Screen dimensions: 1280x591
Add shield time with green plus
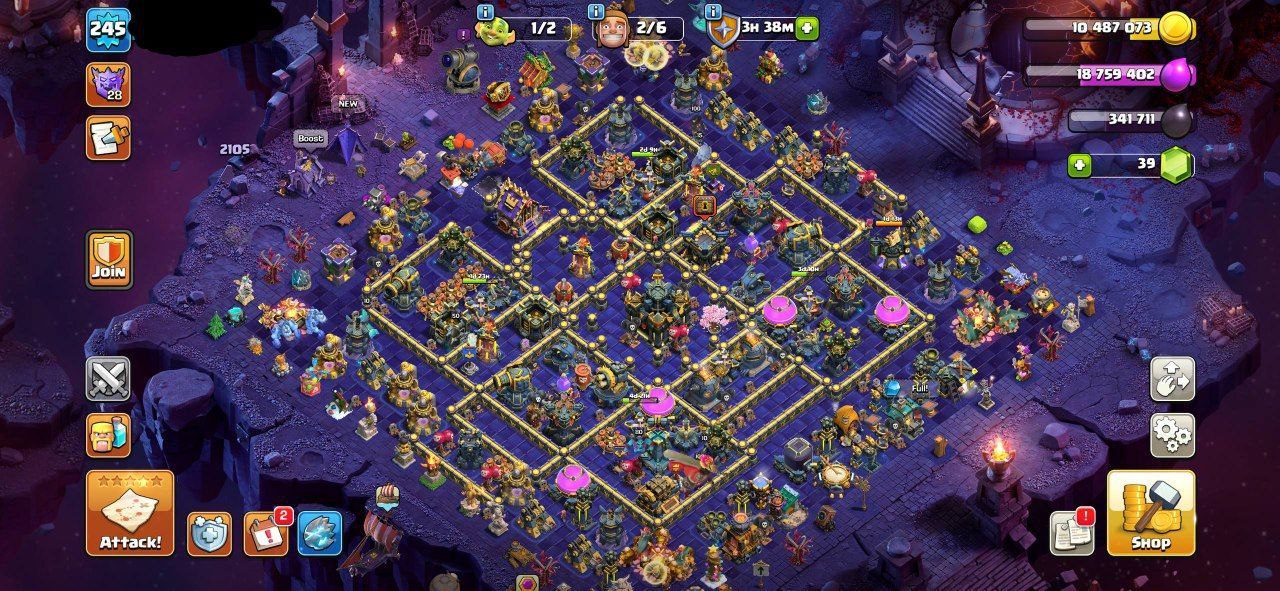(808, 28)
